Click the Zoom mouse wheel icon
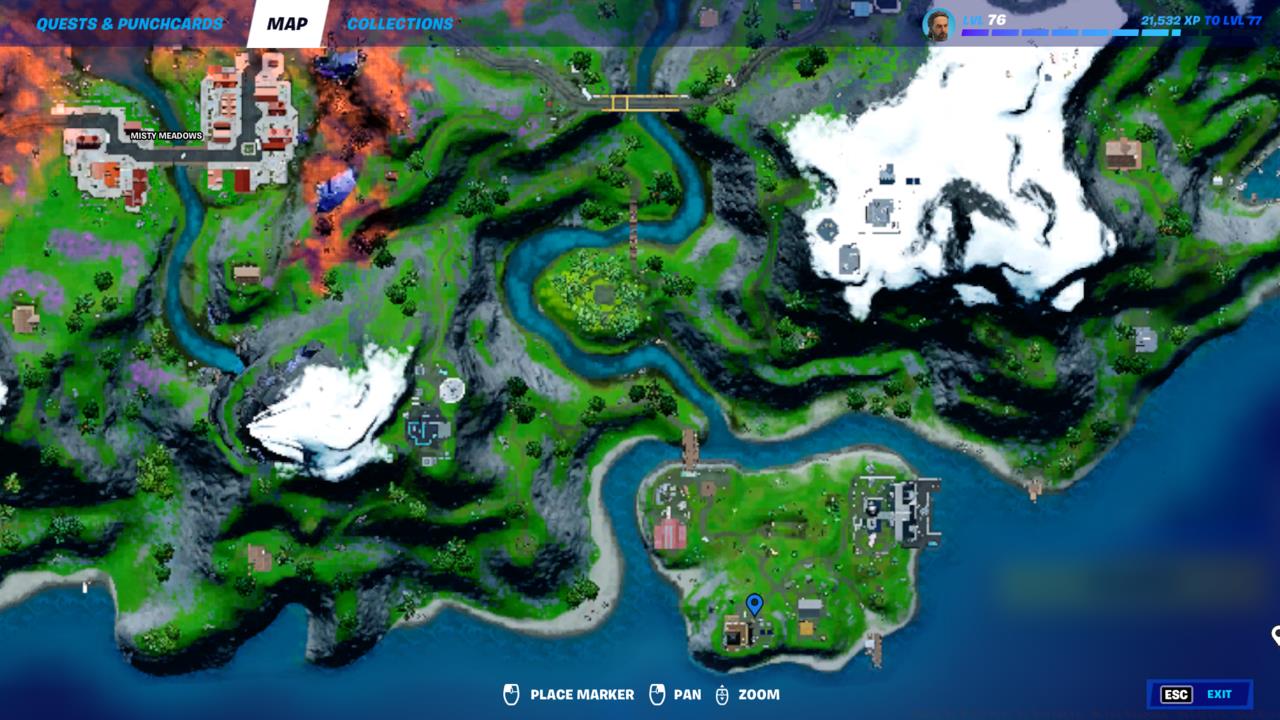1280x720 pixels. pos(722,693)
